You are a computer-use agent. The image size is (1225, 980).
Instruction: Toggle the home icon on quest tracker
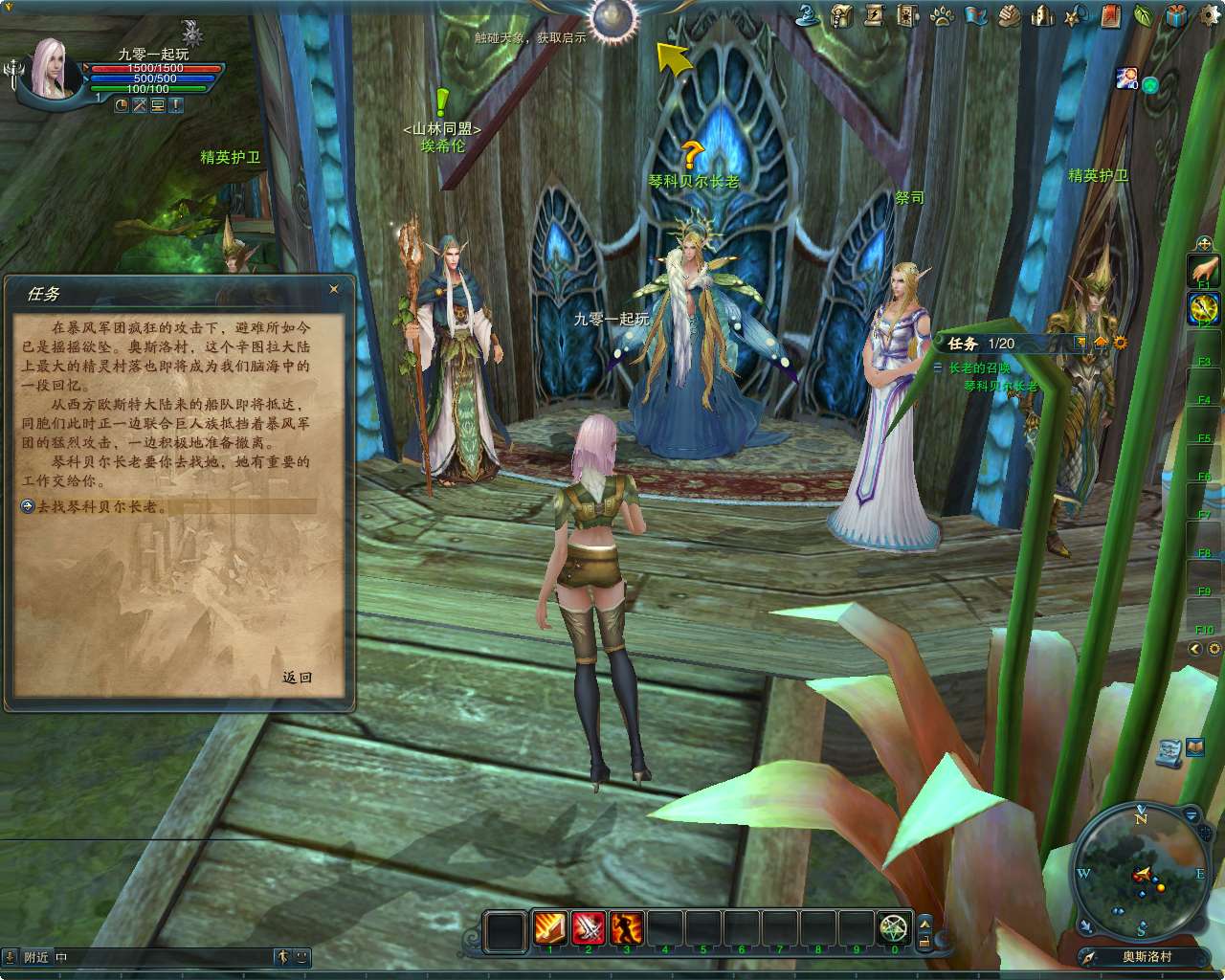point(1101,343)
